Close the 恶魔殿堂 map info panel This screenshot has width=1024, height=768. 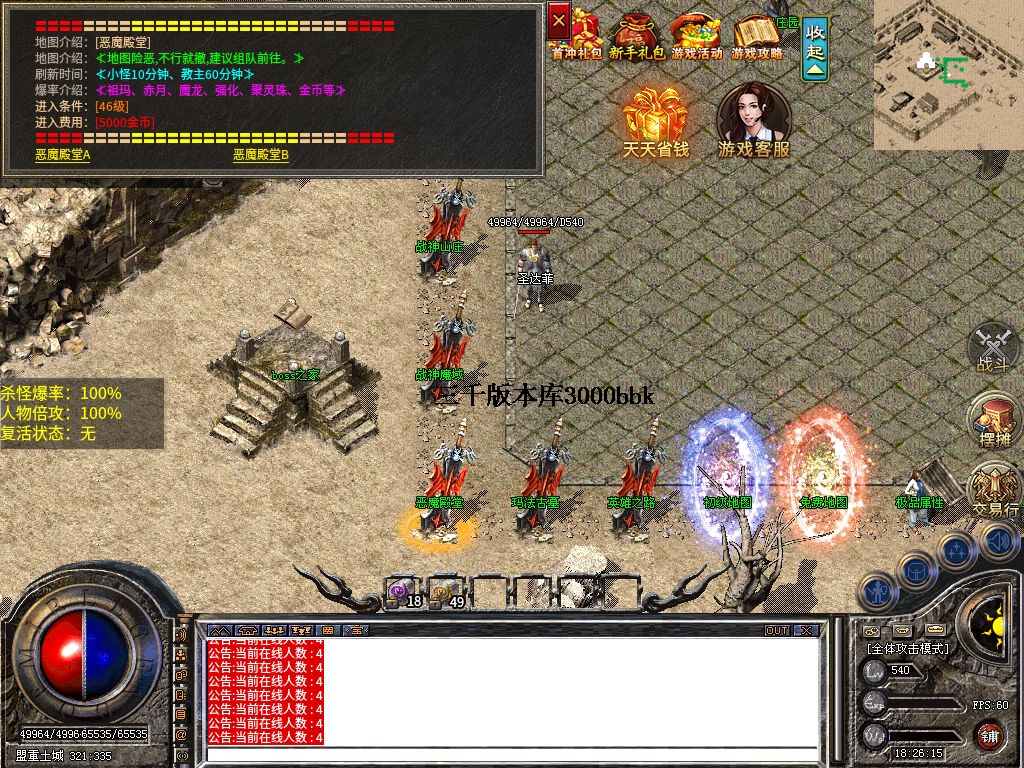click(x=559, y=19)
